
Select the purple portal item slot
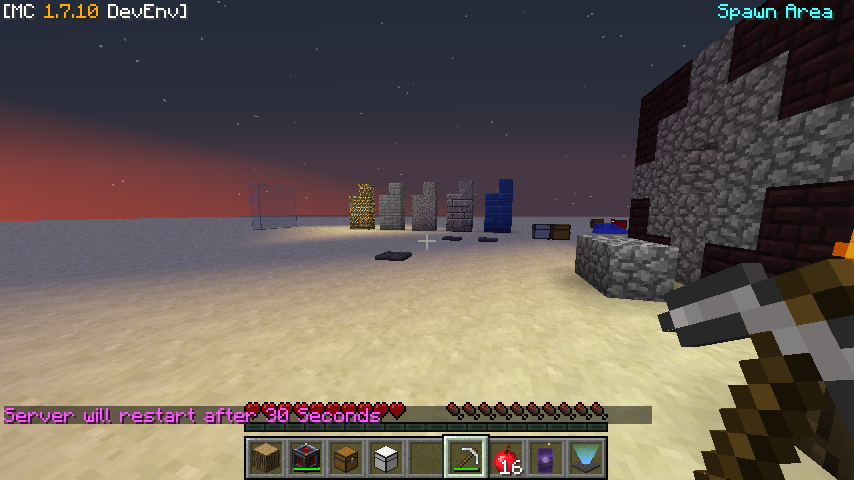coord(546,457)
